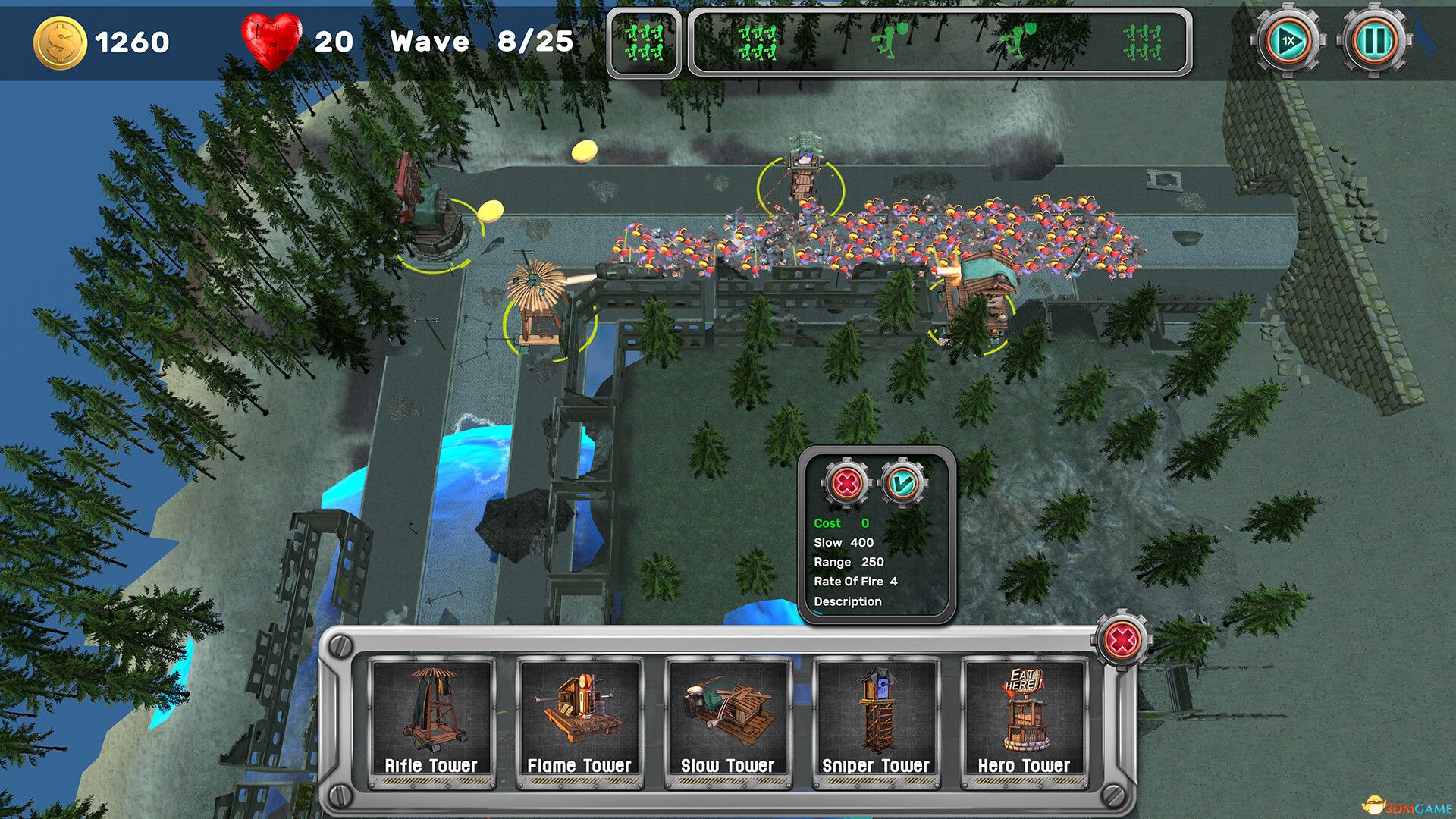The height and width of the screenshot is (819, 1456).
Task: Click the highlighted current wave enemy icon
Action: 644,42
